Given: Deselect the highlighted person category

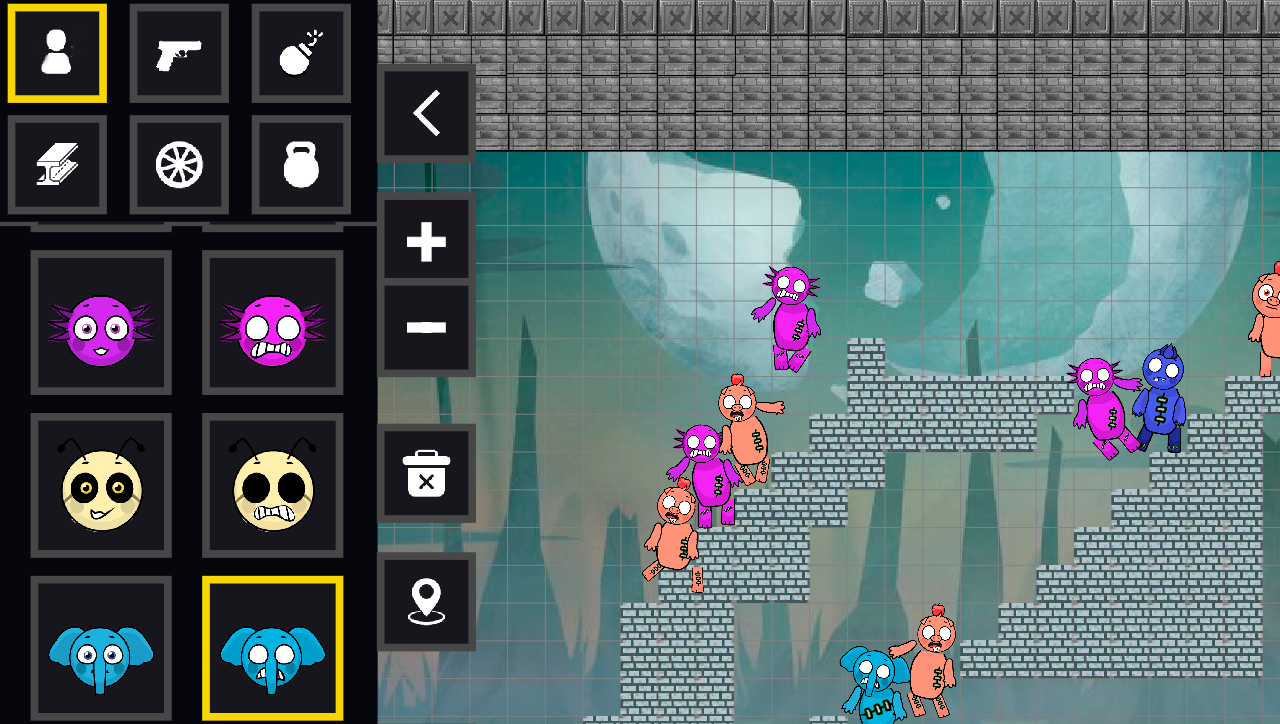Looking at the screenshot, I should coord(57,53).
